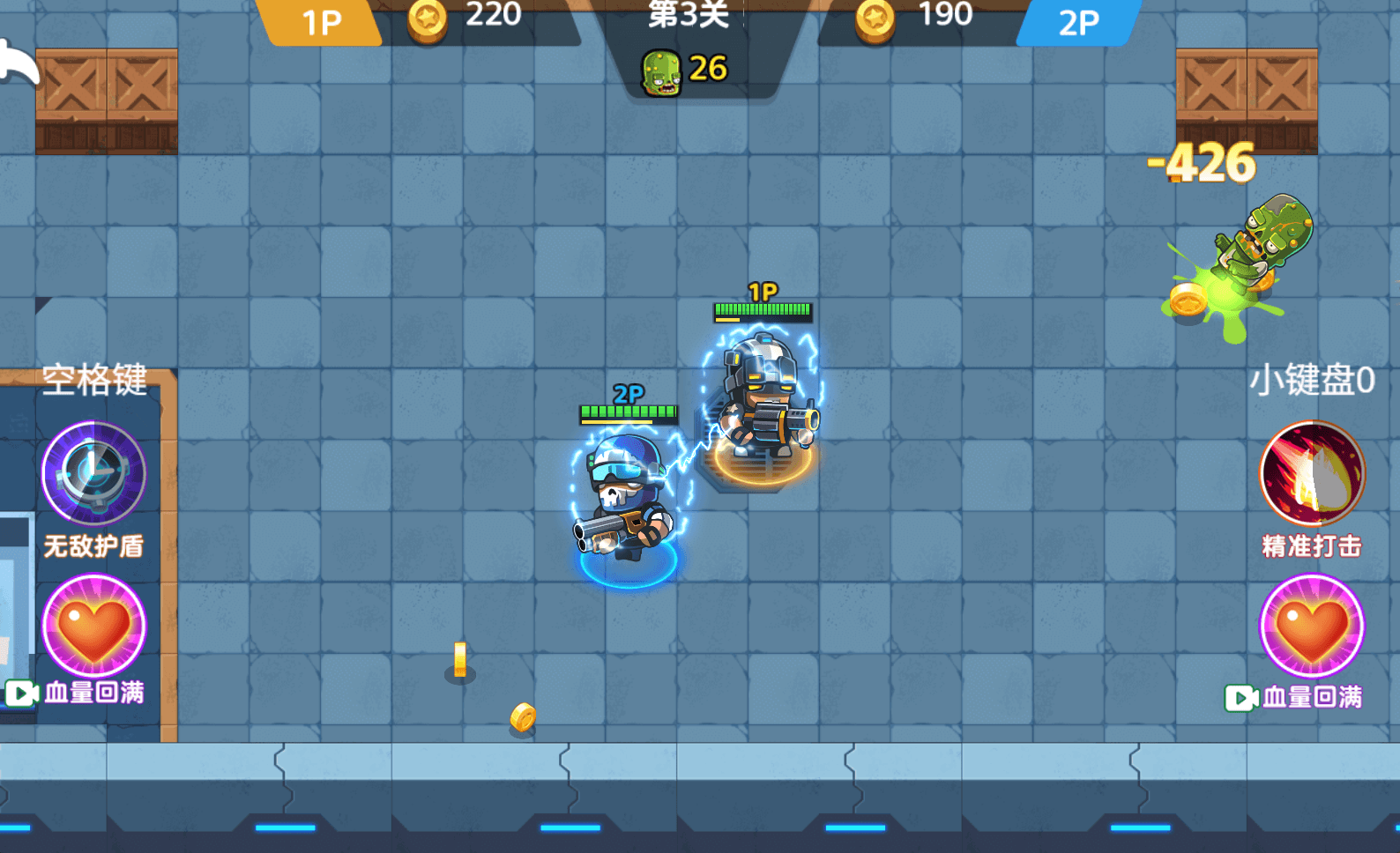Viewport: 1400px width, 853px height.
Task: Activate the right 血量回满 heart skill
Action: coord(1311,625)
